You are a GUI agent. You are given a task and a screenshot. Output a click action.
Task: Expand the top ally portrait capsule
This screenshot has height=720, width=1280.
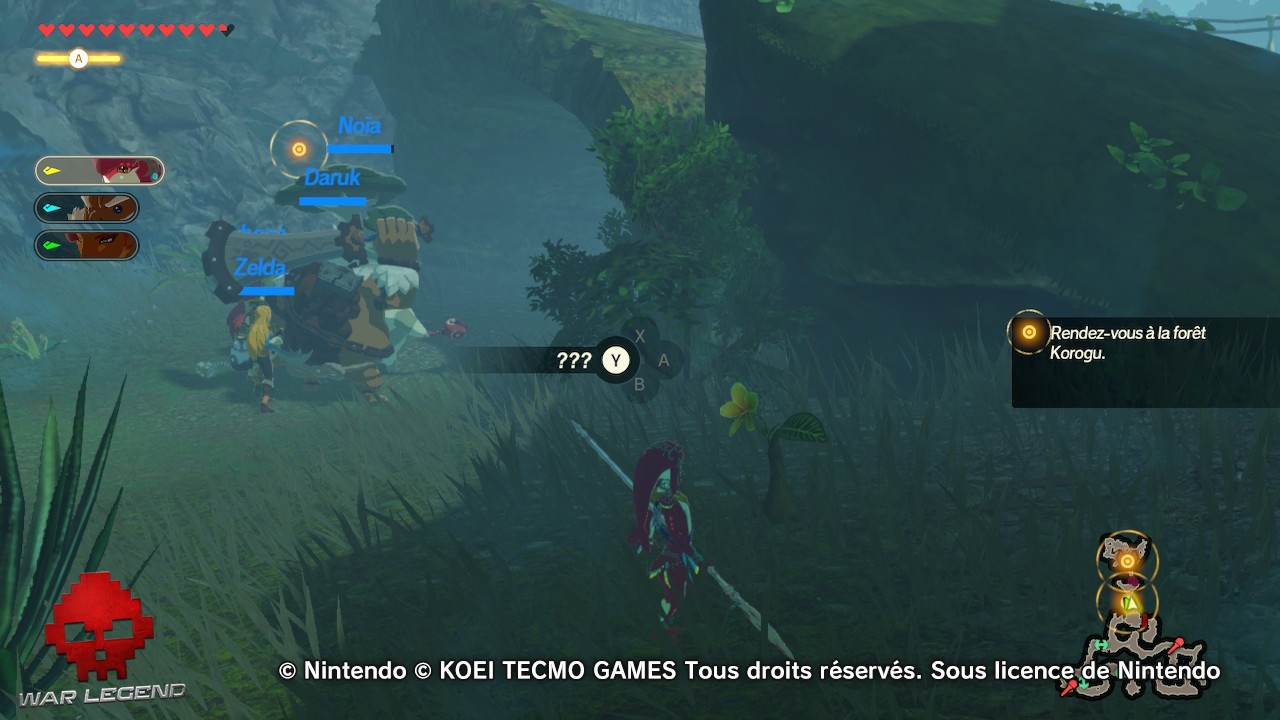(100, 170)
